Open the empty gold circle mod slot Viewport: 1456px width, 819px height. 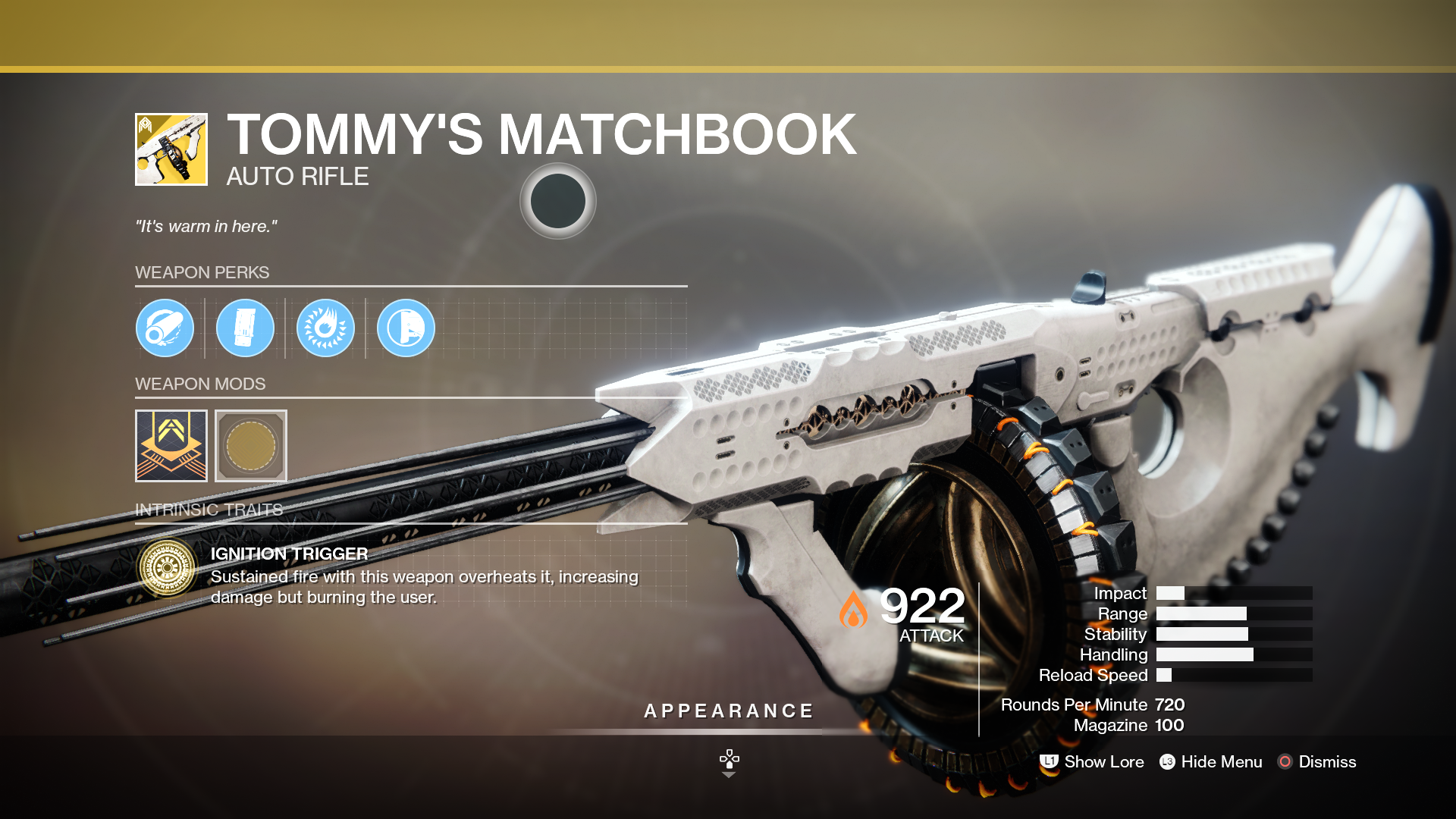pyautogui.click(x=251, y=446)
